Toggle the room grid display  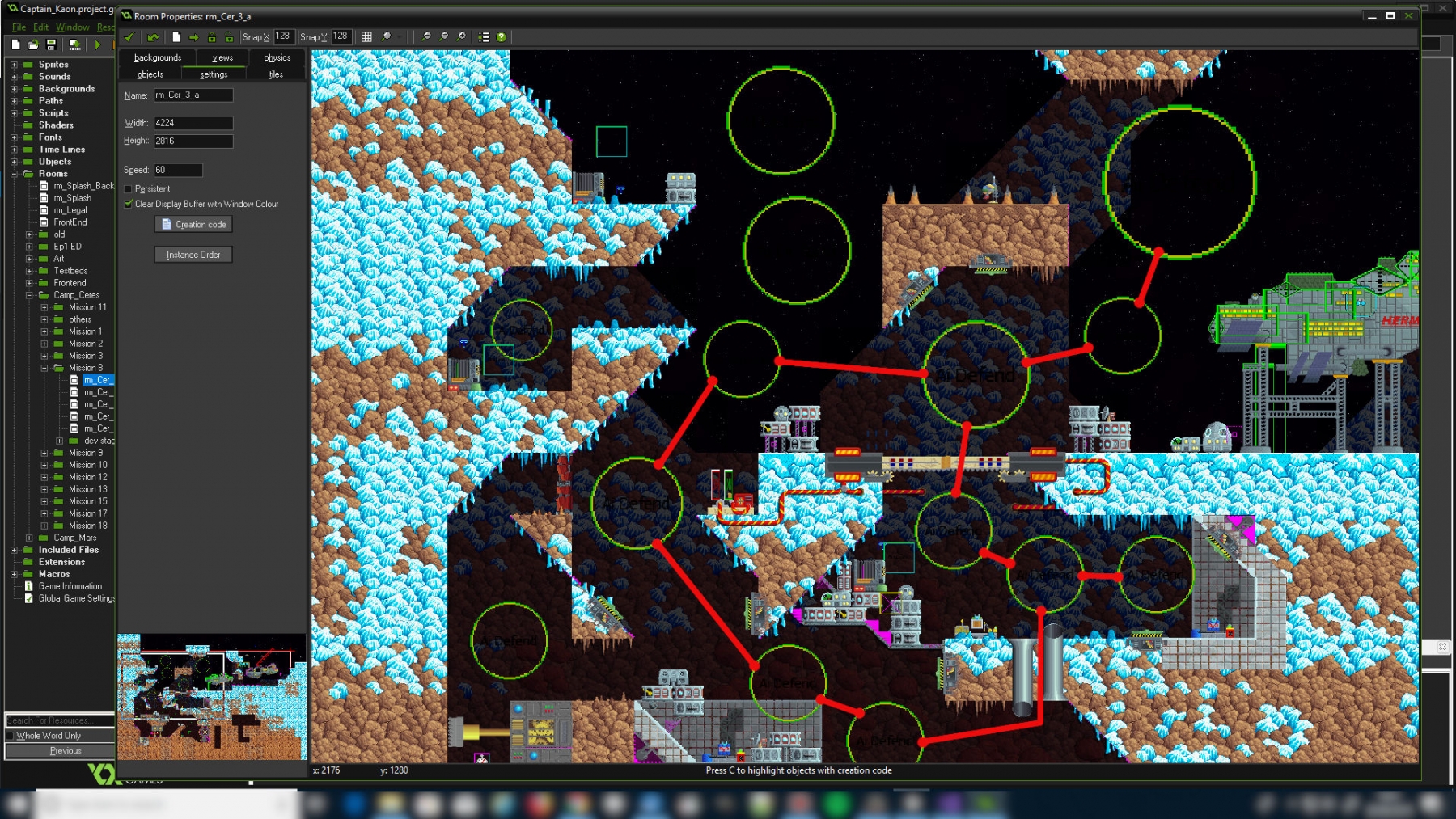click(366, 37)
